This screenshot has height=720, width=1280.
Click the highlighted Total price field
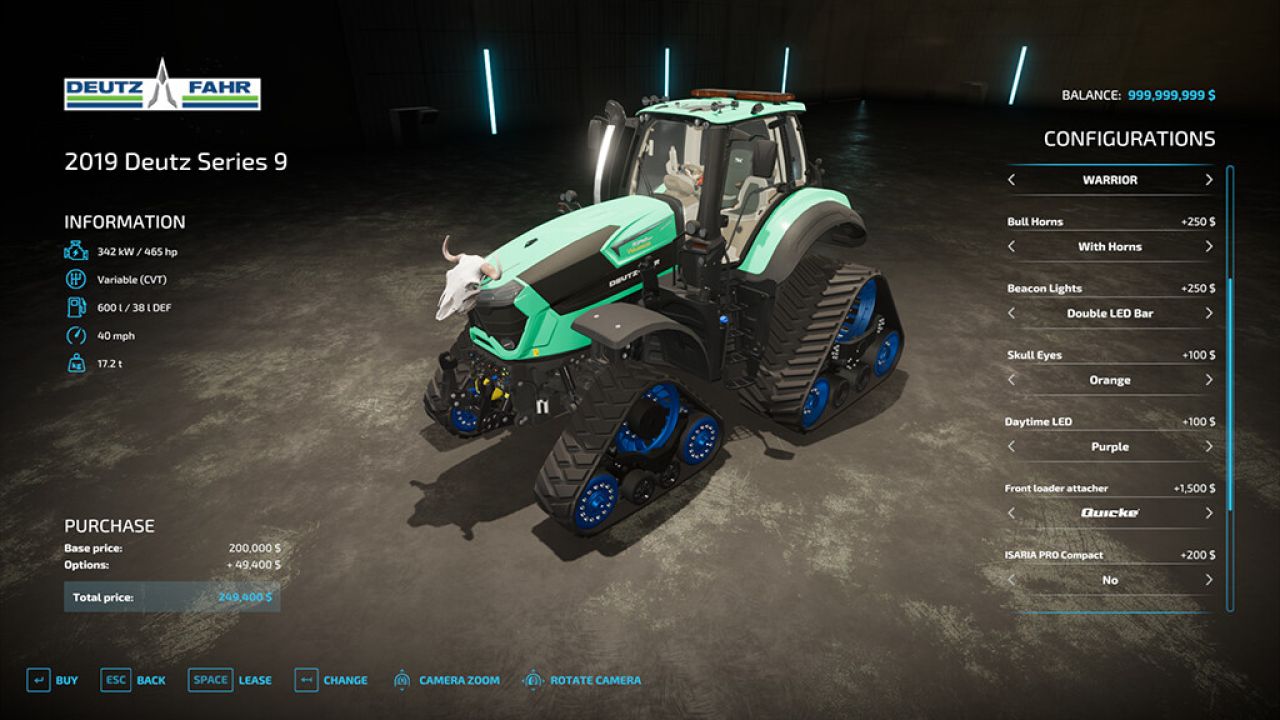[x=172, y=597]
